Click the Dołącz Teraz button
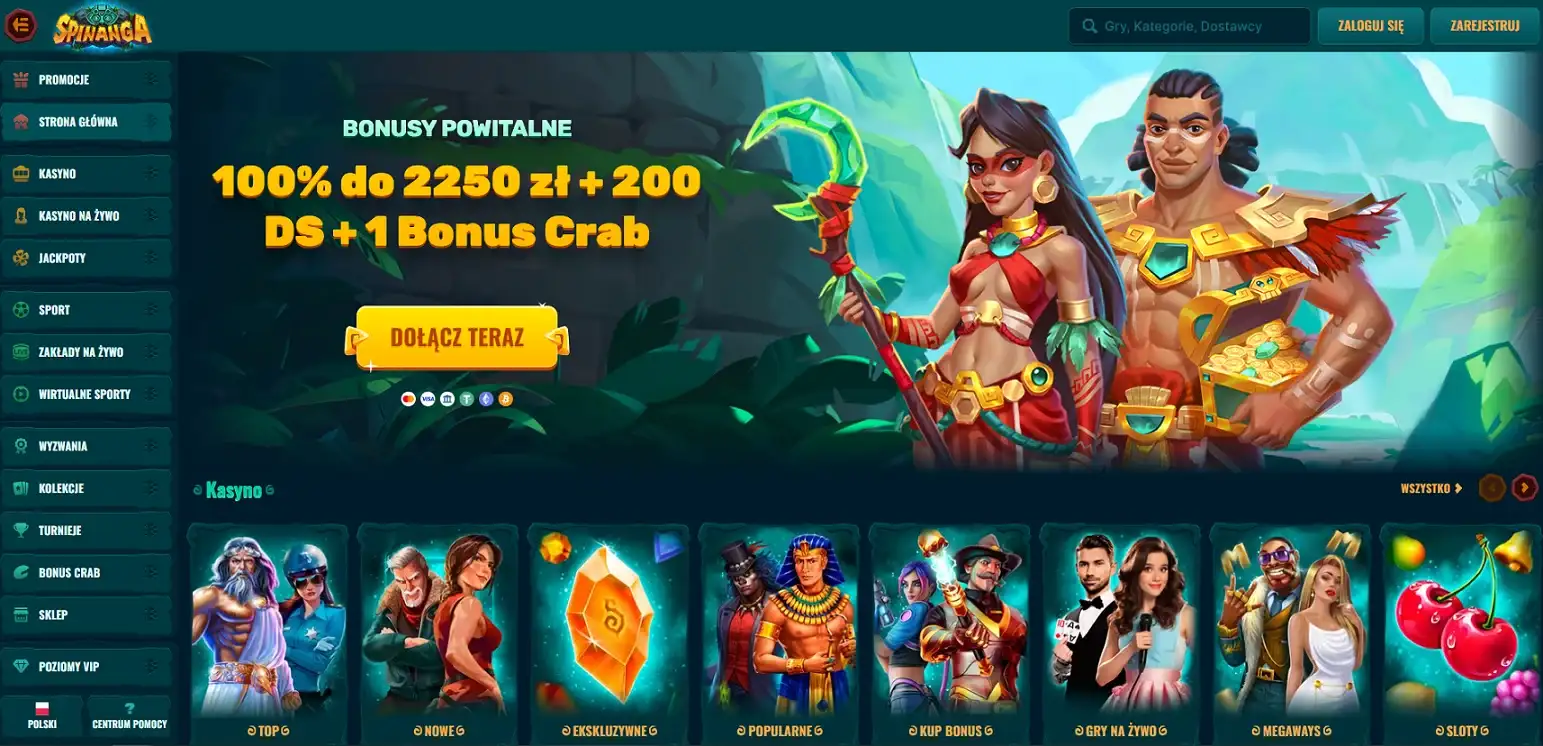 (x=456, y=338)
